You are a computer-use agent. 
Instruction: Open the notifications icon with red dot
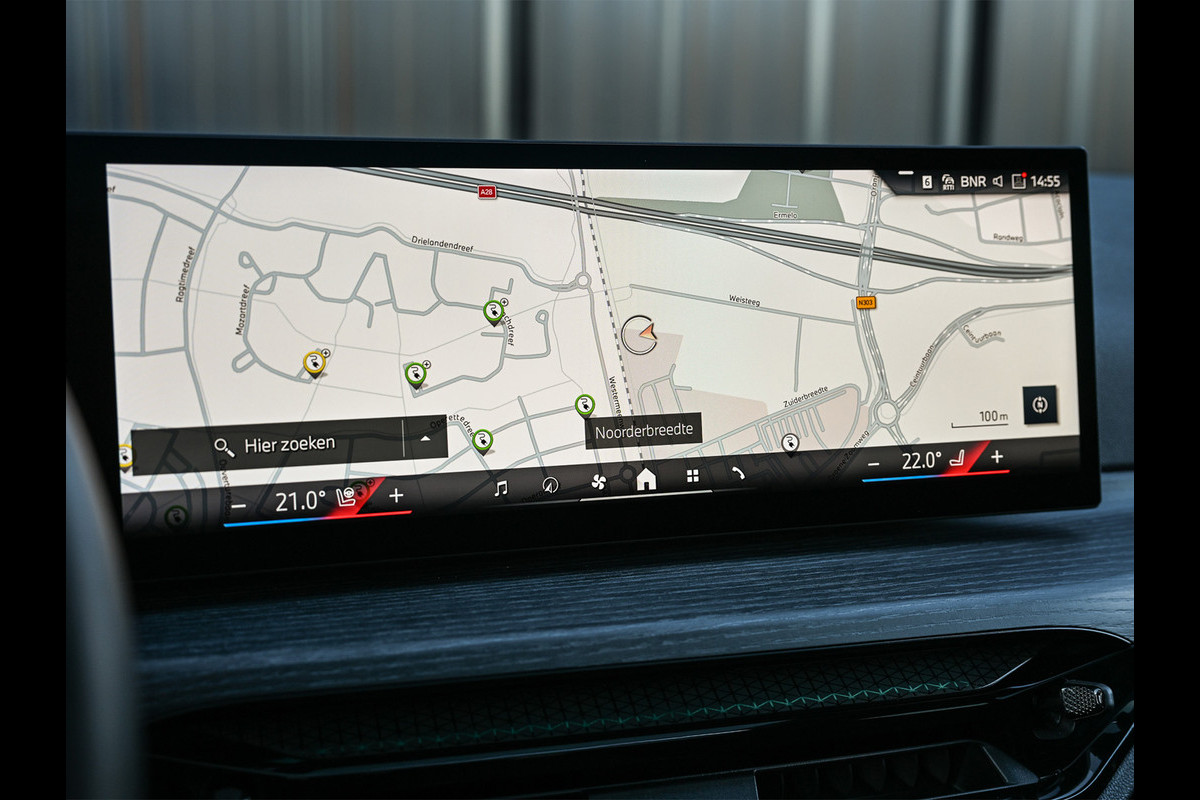click(1018, 181)
